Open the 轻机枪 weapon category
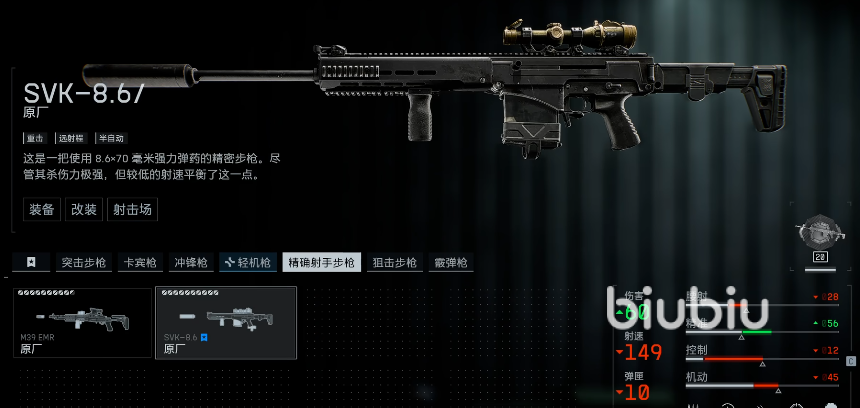This screenshot has width=860, height=408. pyautogui.click(x=247, y=262)
